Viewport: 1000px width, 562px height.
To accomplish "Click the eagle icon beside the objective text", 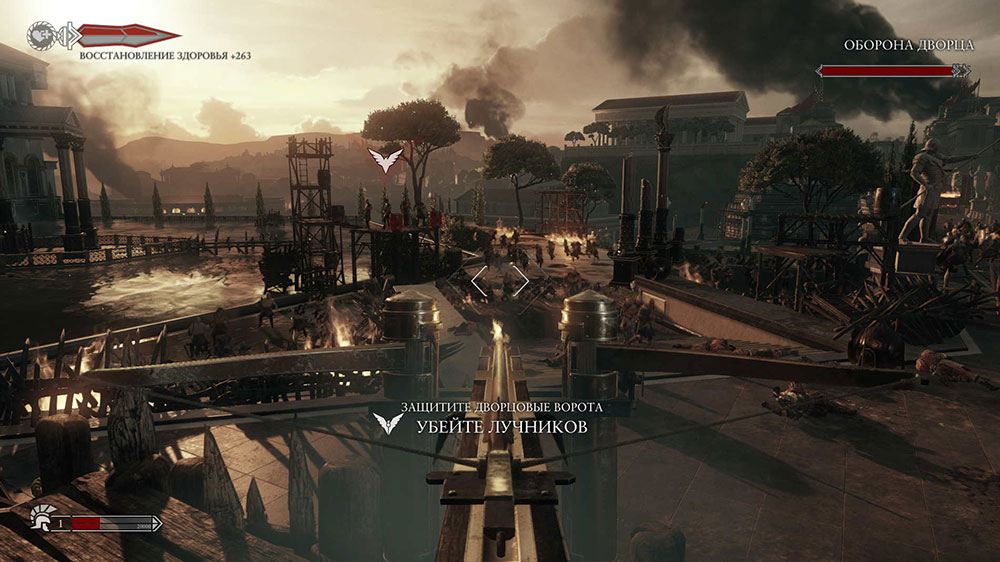I will [388, 423].
